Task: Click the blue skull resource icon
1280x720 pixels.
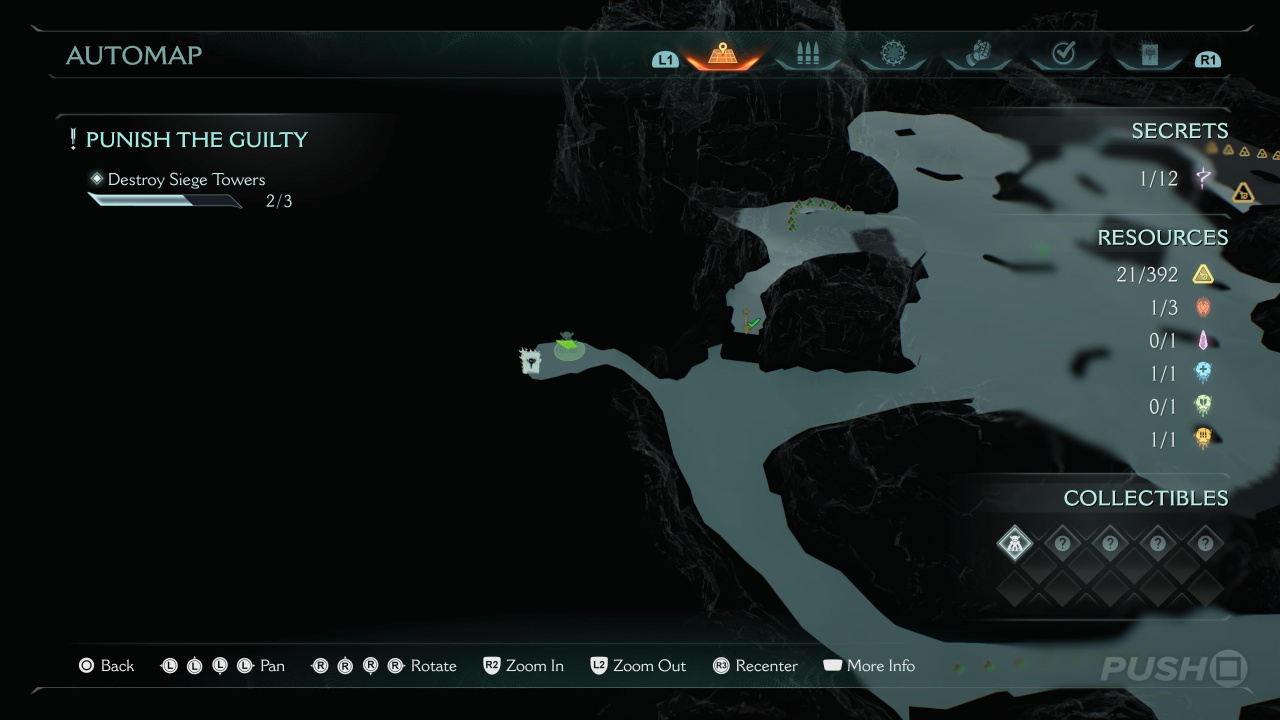Action: (x=1203, y=373)
